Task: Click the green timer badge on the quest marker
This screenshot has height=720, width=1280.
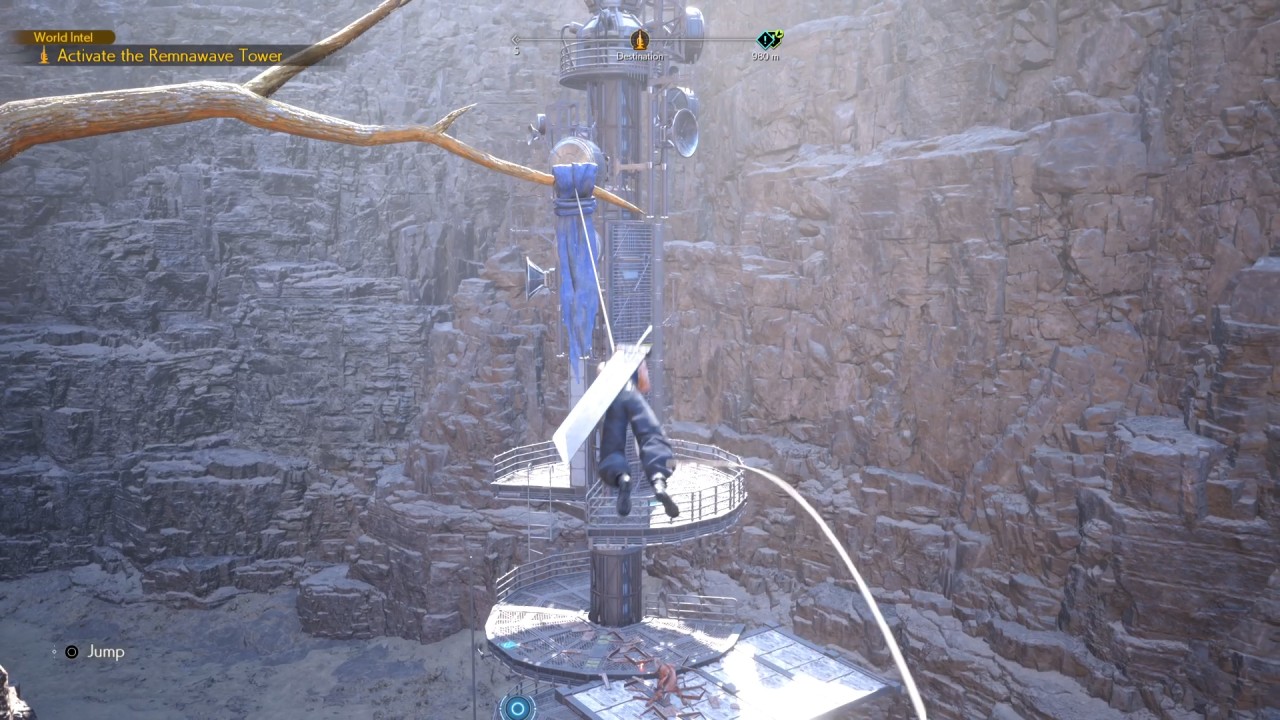Action: (778, 33)
